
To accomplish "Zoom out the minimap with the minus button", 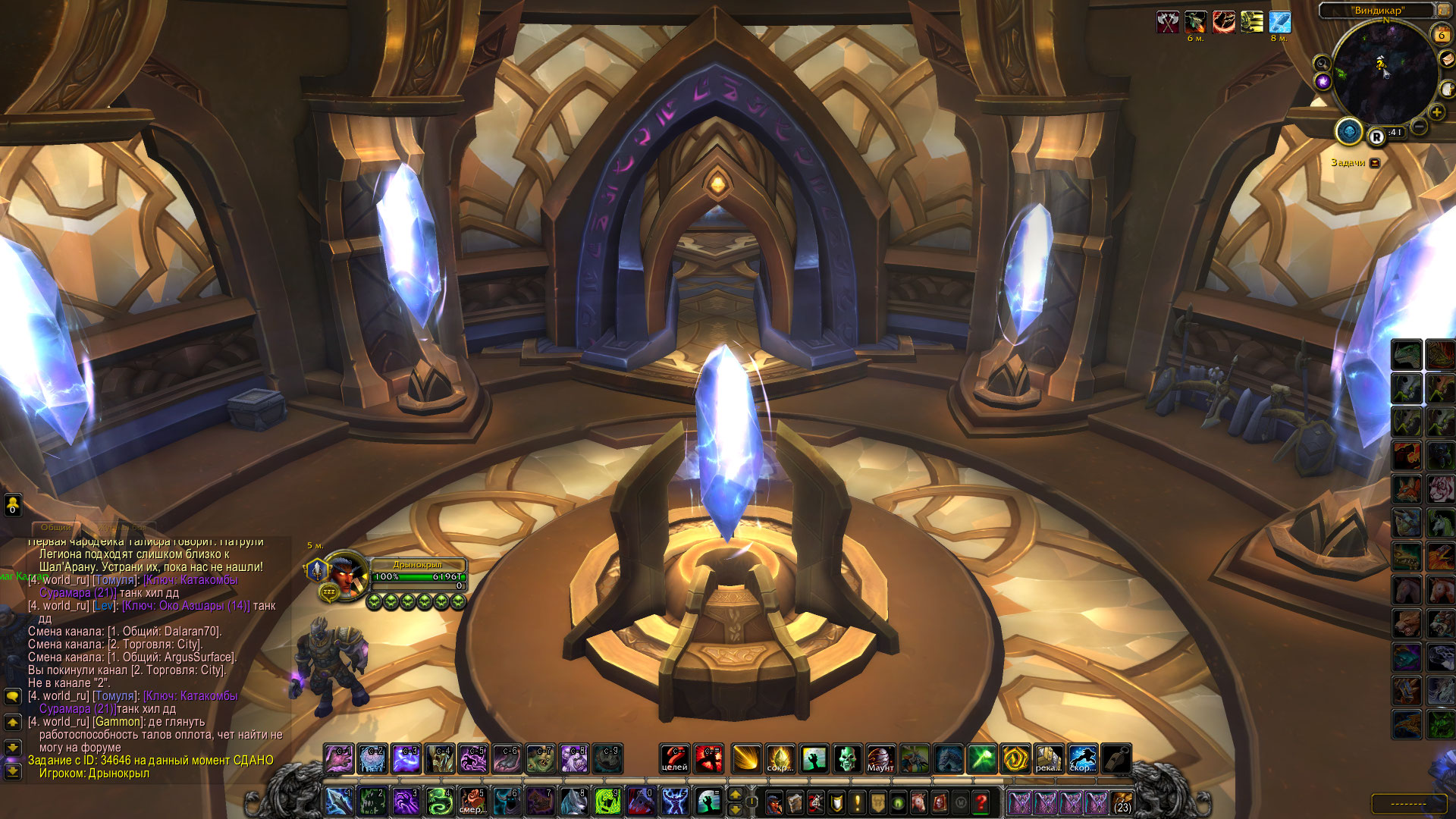I will pos(1419,127).
